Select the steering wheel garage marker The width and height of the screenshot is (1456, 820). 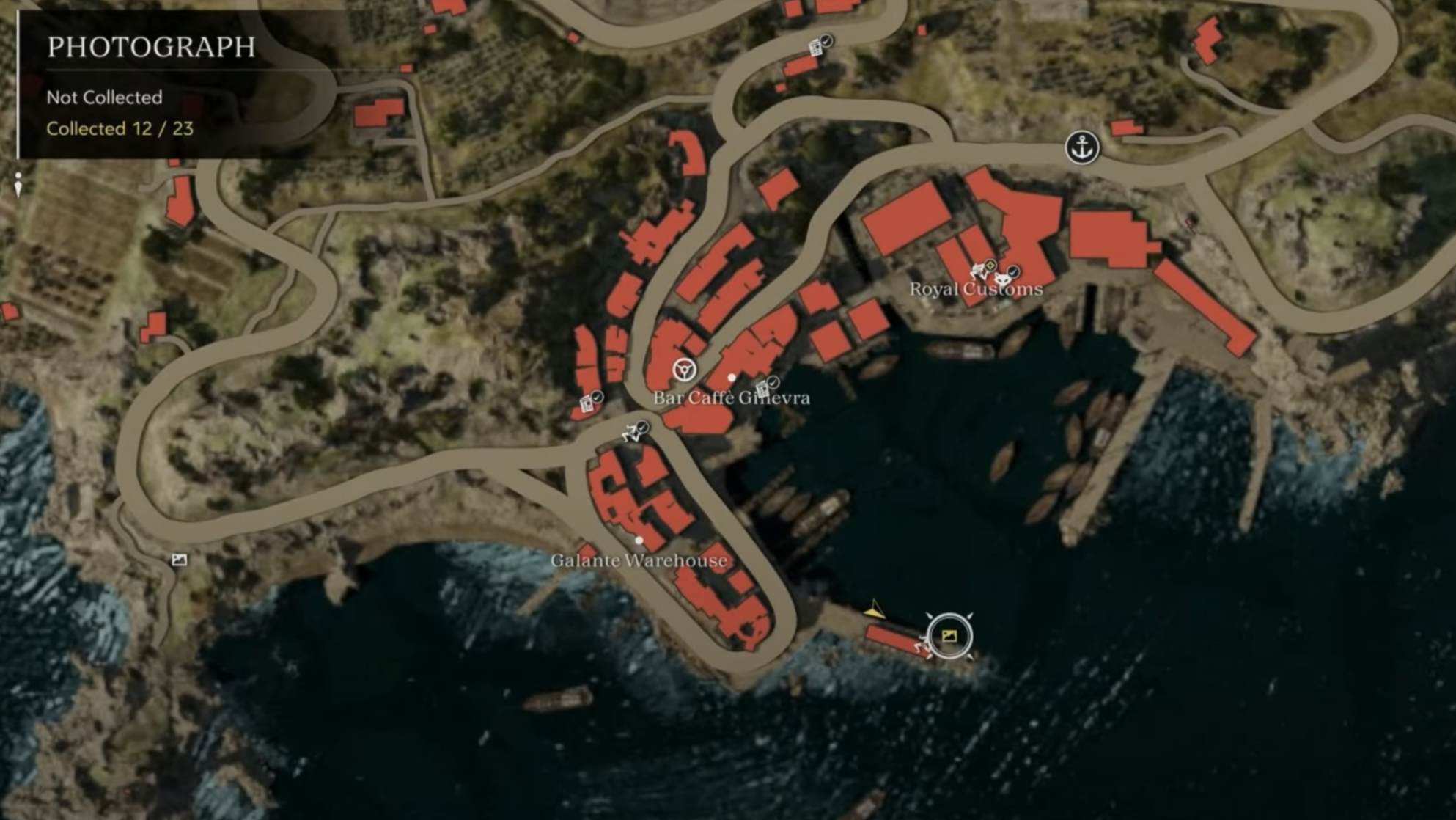click(684, 369)
